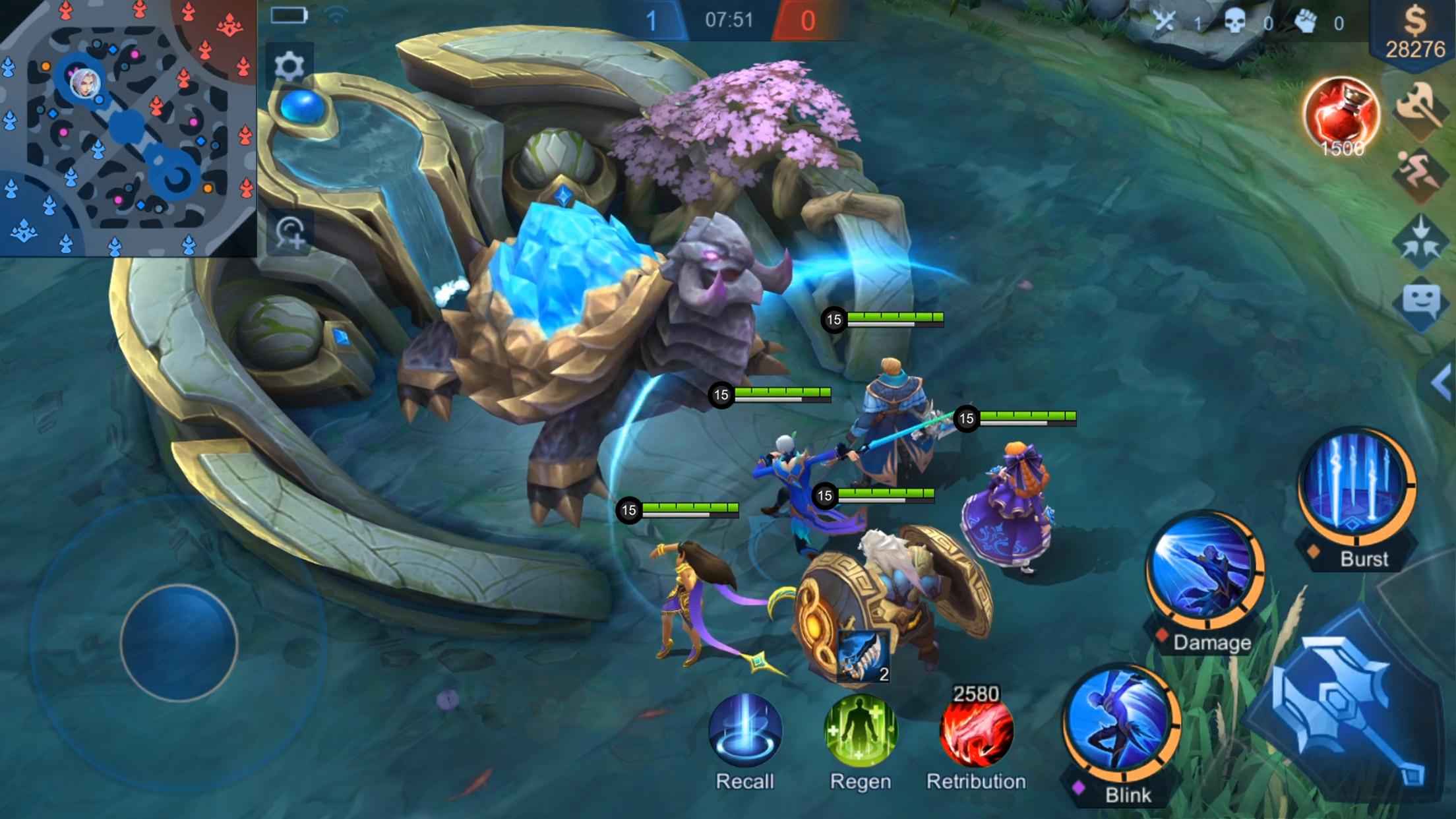This screenshot has width=1456, height=819.
Task: Tap your hero portrait on the minimap
Action: pyautogui.click(x=86, y=86)
